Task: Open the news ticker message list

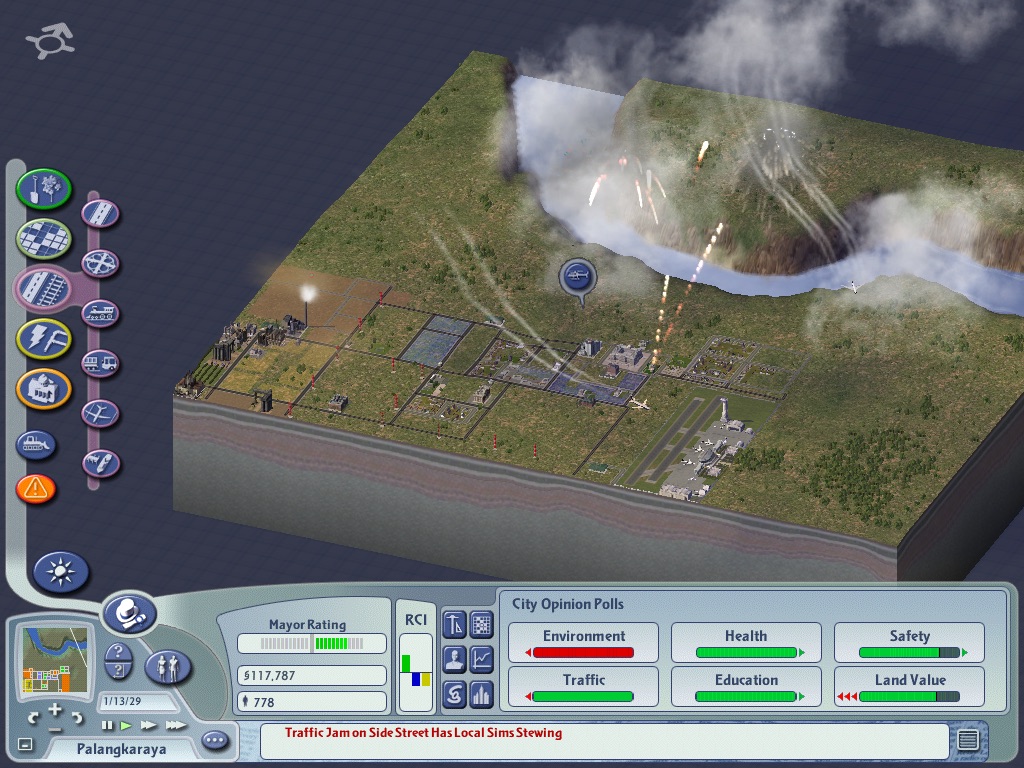Action: (x=967, y=741)
